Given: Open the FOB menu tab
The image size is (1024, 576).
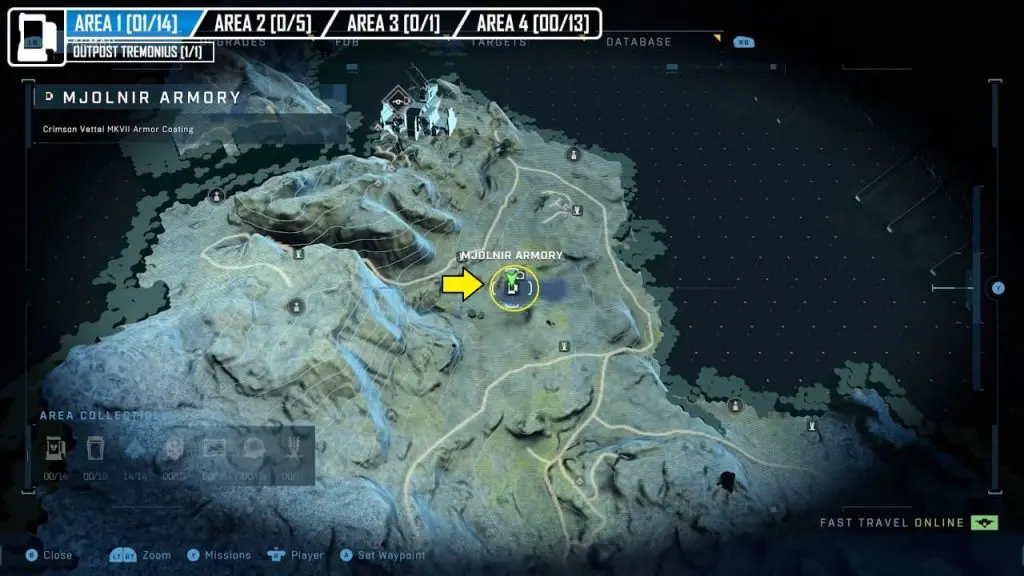Looking at the screenshot, I should (x=347, y=42).
